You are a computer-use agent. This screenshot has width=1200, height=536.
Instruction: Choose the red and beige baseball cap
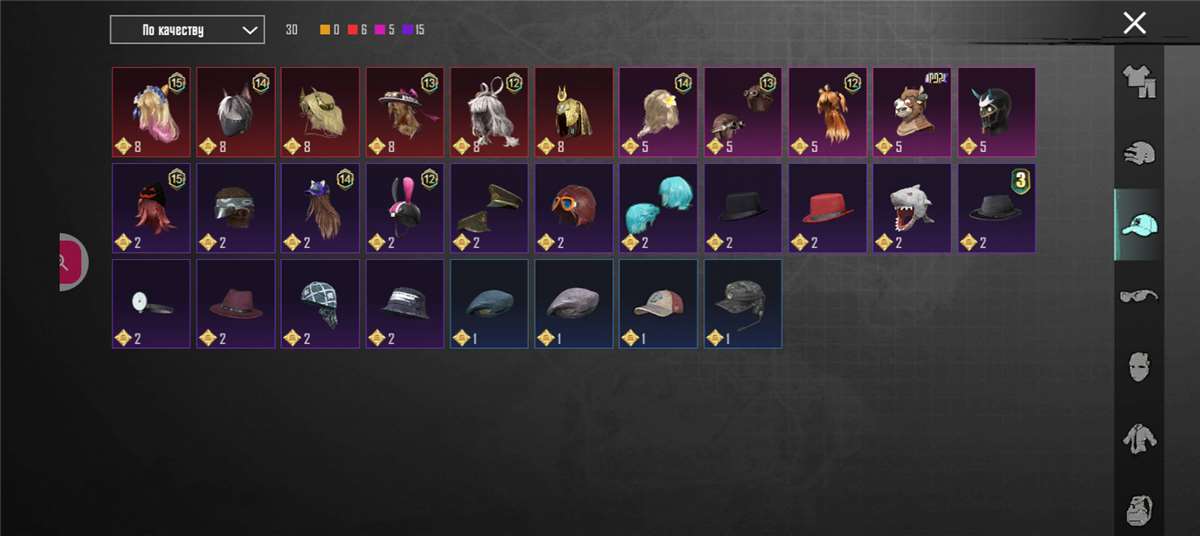658,303
